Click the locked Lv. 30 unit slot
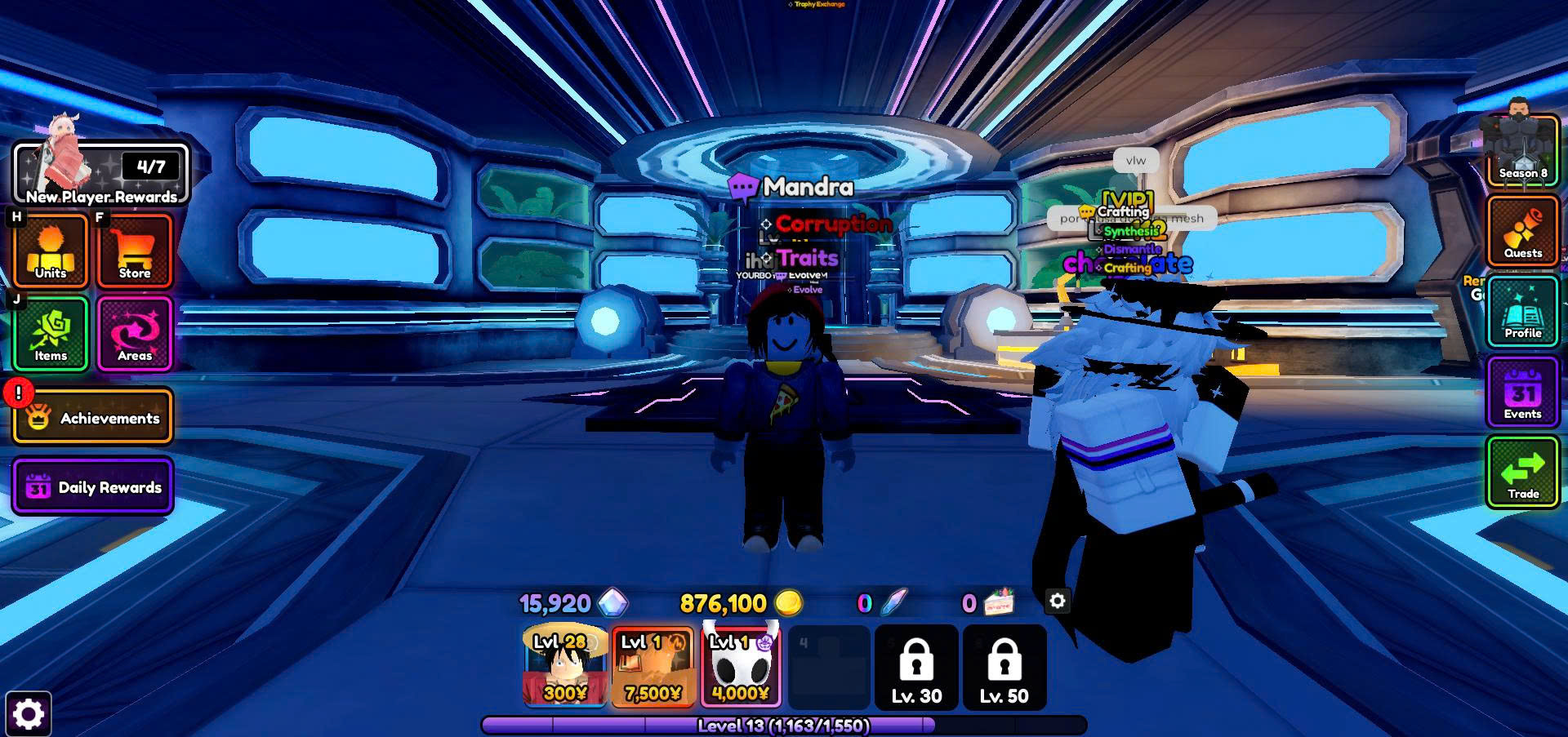Viewport: 1568px width, 737px height. (x=916, y=667)
